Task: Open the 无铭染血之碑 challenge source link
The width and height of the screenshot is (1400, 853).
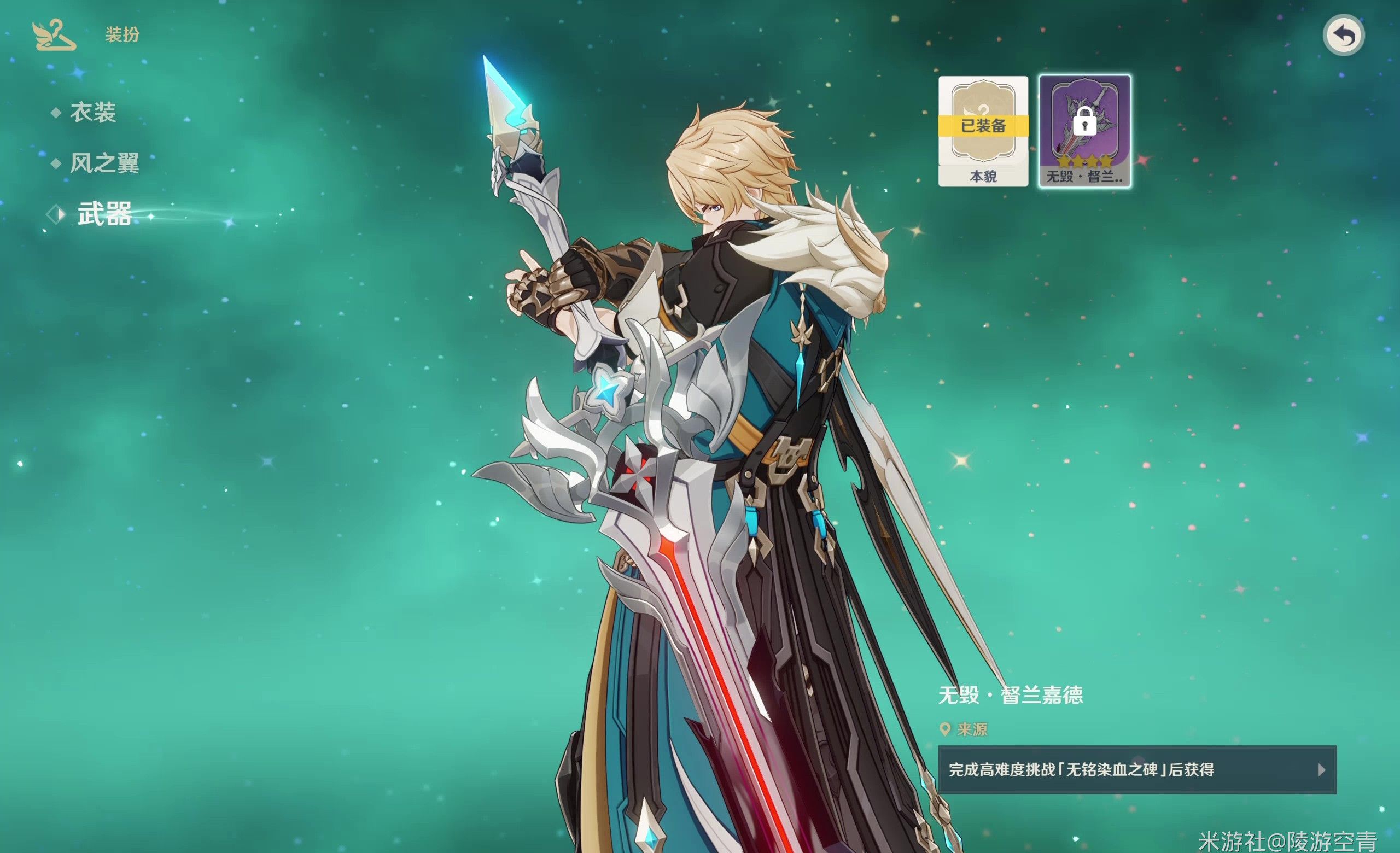Action: 1136,769
